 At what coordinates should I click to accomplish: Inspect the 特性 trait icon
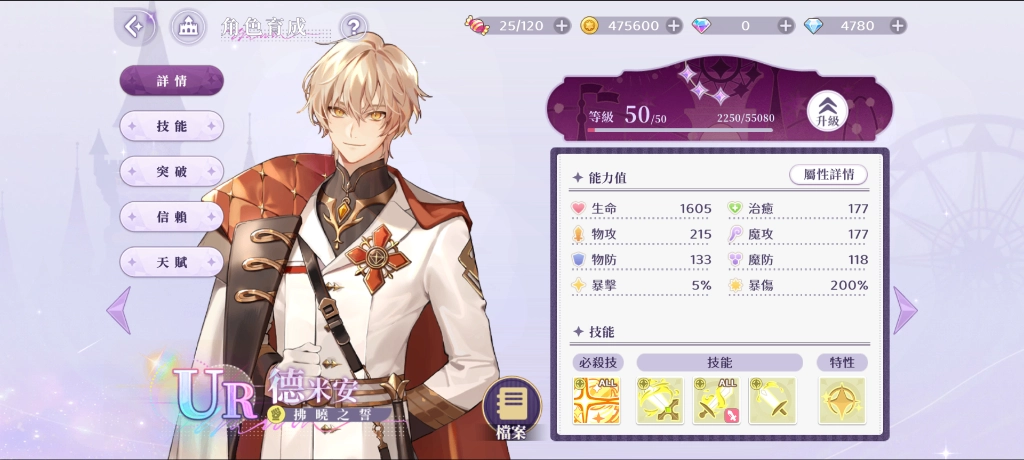(x=842, y=400)
